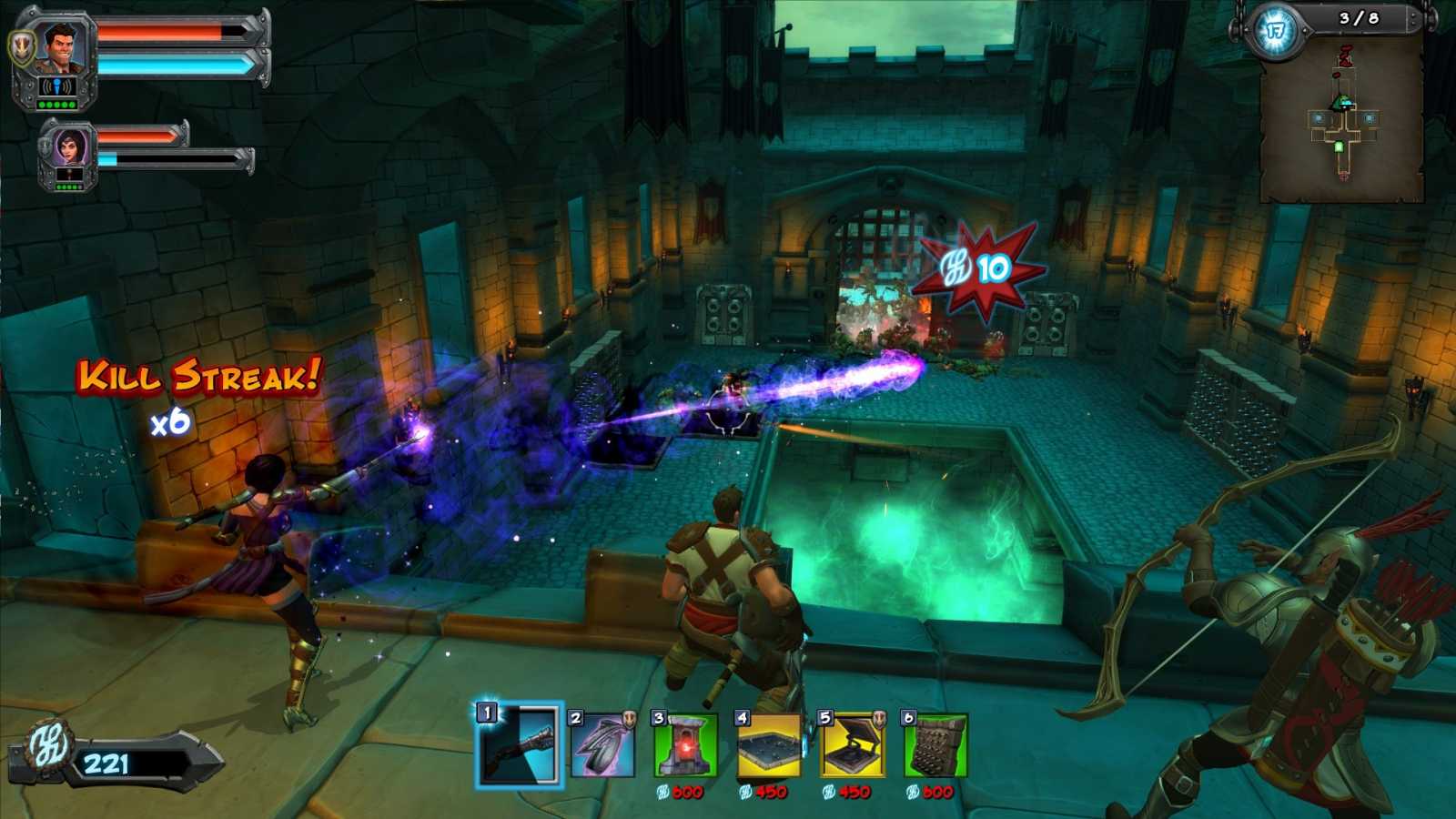Click the upgrade shield badge on slot 2
Screen dimensions: 1456x819
[x=630, y=719]
